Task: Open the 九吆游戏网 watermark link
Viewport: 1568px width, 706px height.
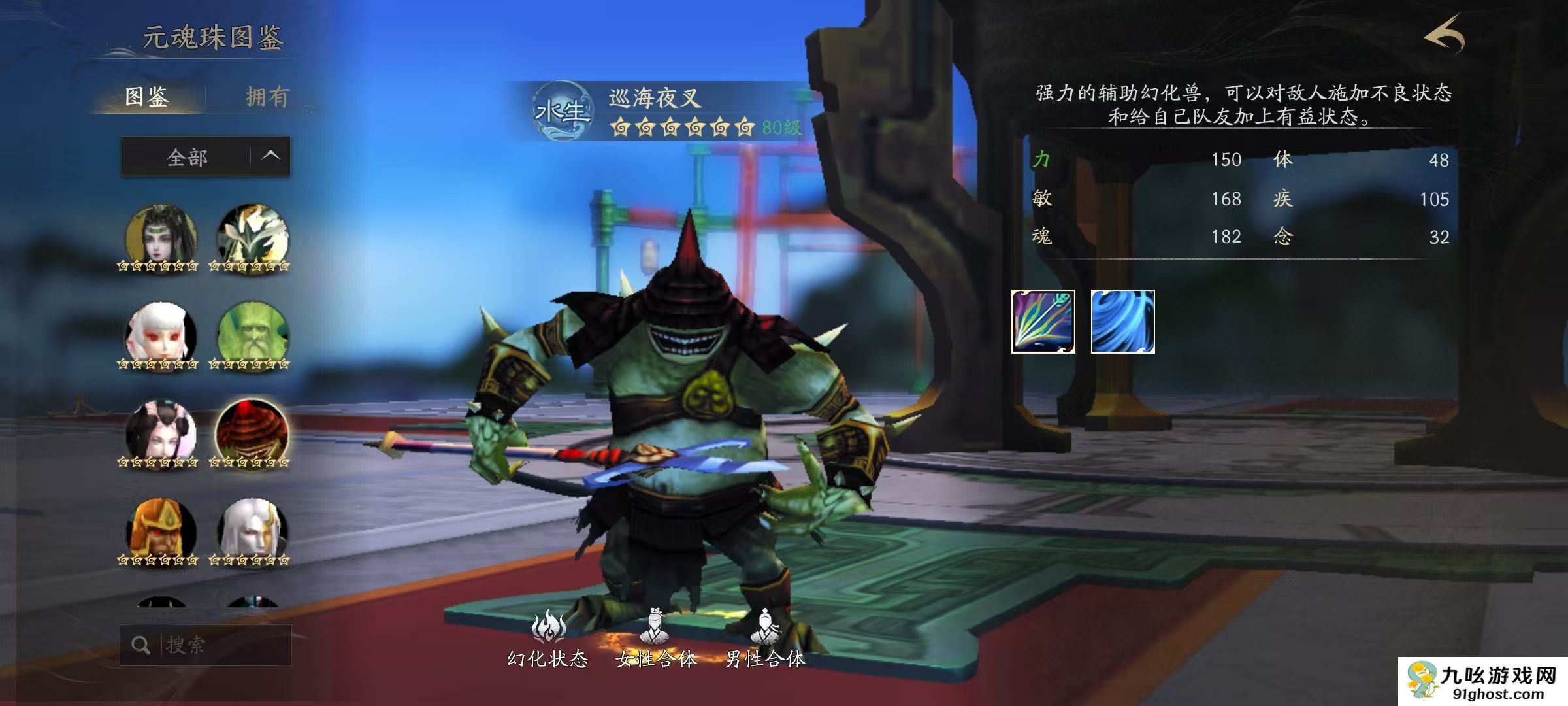Action: [x=1483, y=682]
